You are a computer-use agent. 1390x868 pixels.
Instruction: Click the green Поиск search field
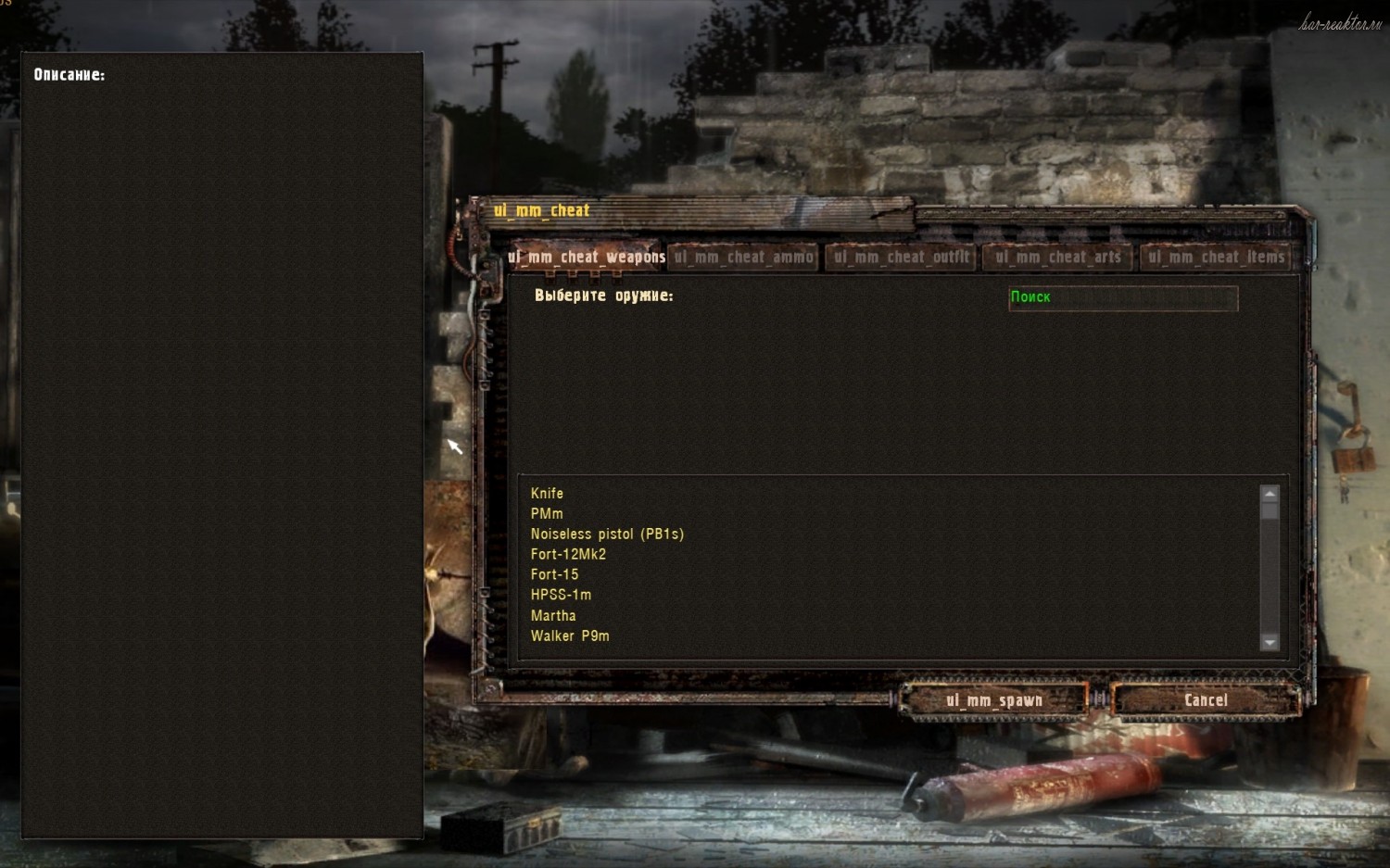[1123, 297]
